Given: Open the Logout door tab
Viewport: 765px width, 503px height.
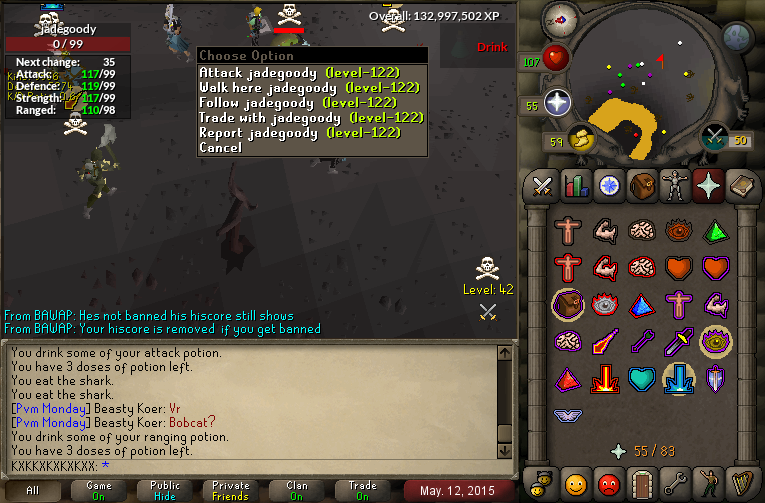Looking at the screenshot, I should (641, 483).
